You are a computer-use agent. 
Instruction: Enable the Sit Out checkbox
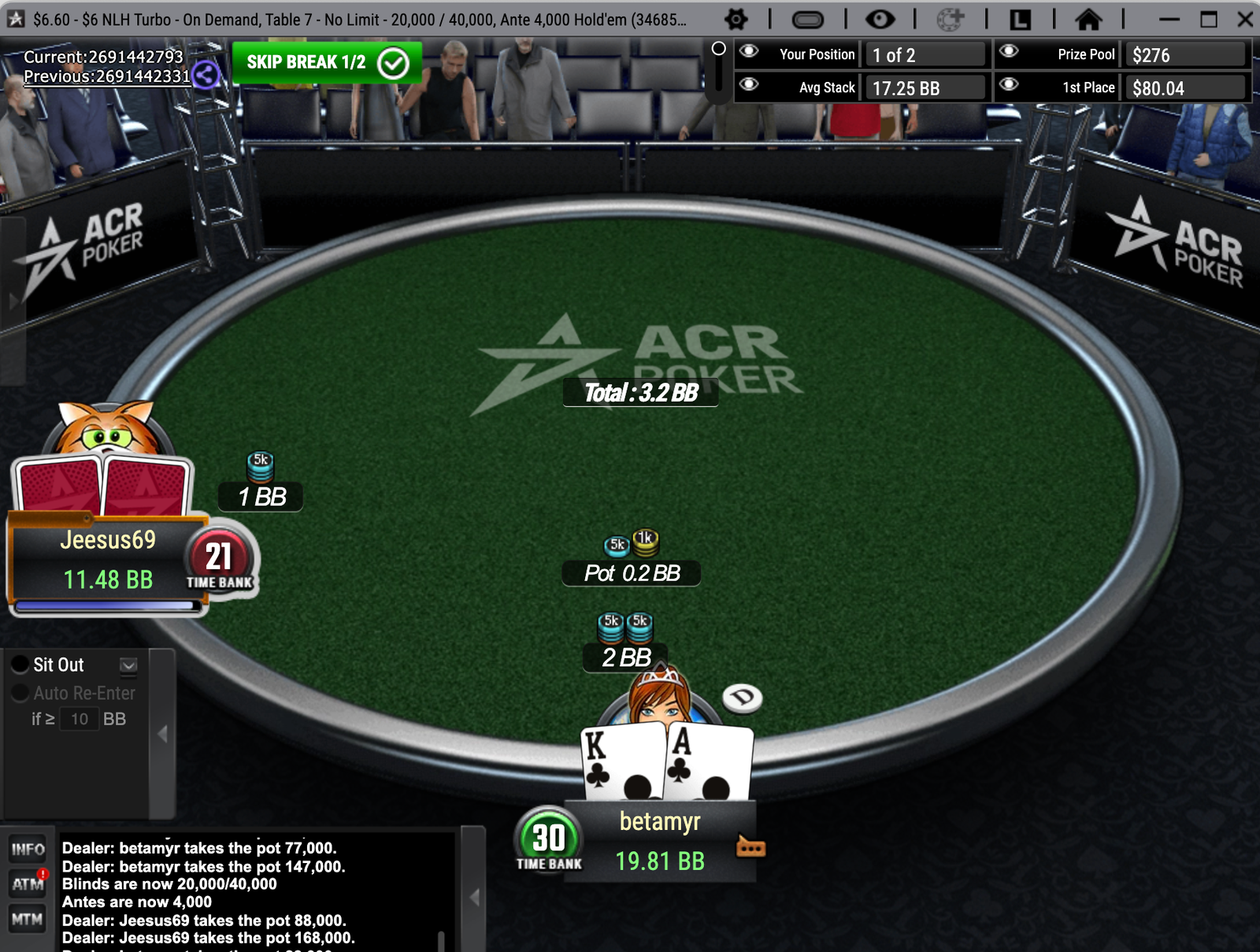coord(19,664)
